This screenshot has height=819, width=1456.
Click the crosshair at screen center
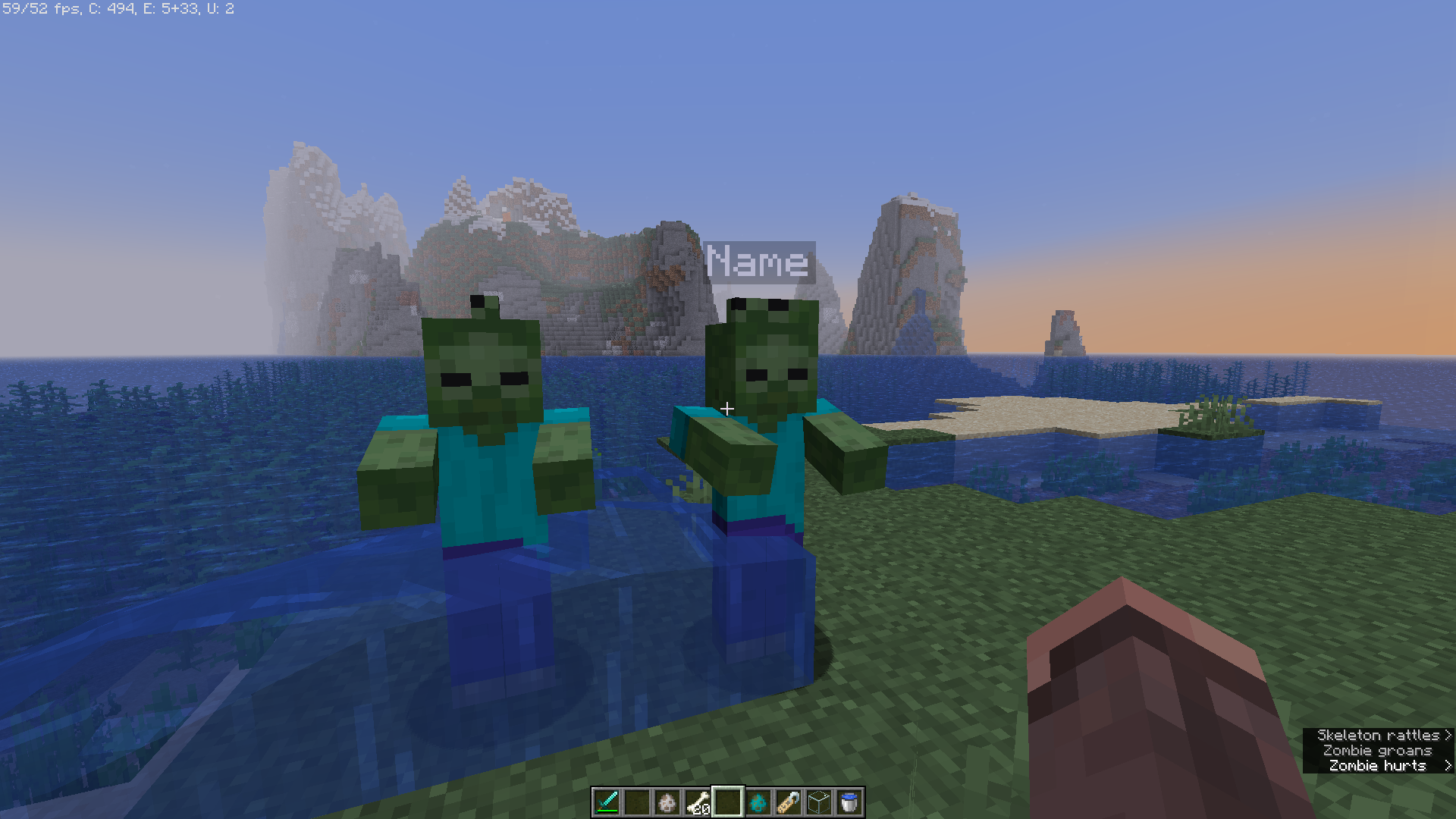727,409
